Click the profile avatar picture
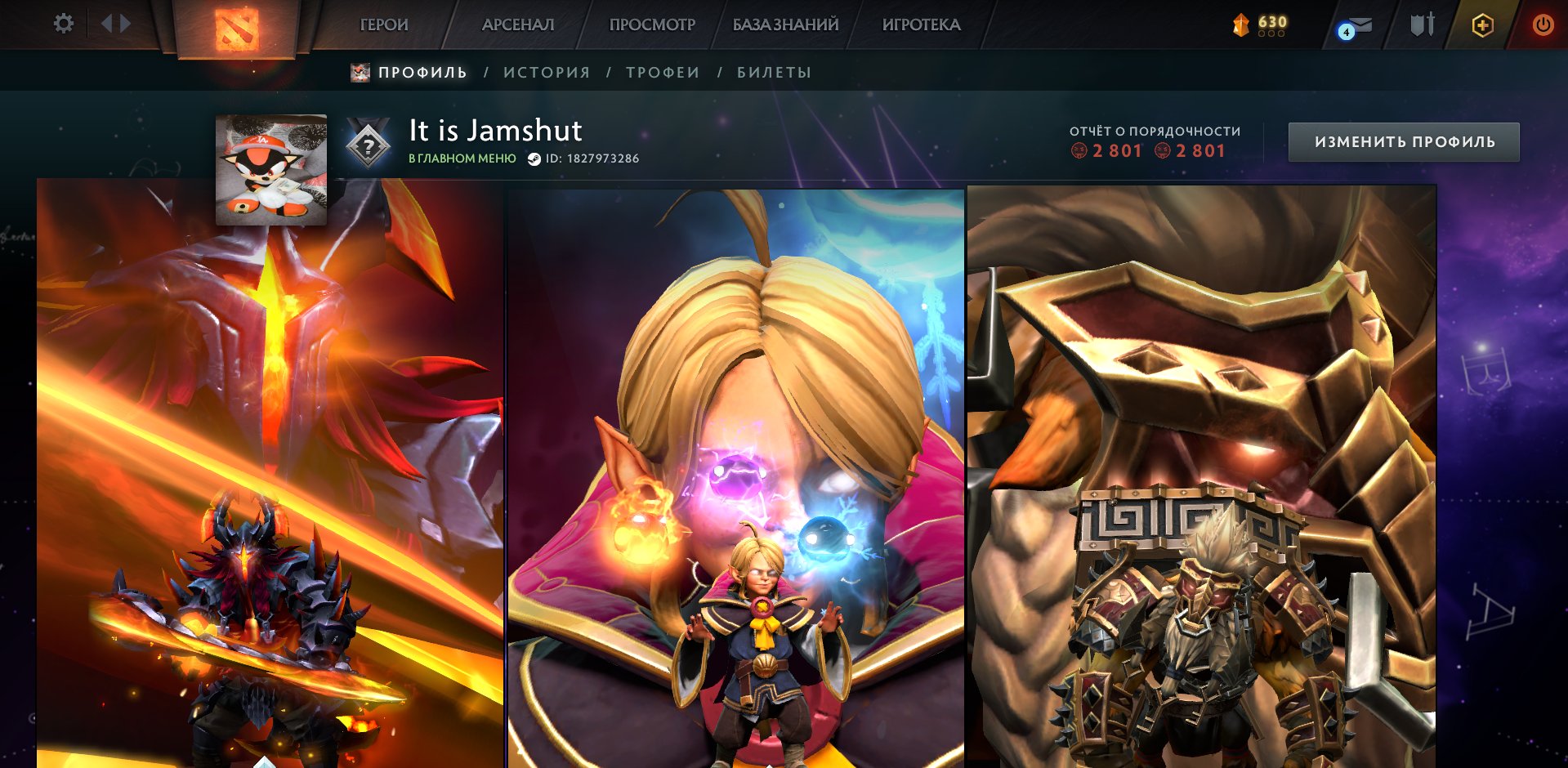 pos(273,169)
